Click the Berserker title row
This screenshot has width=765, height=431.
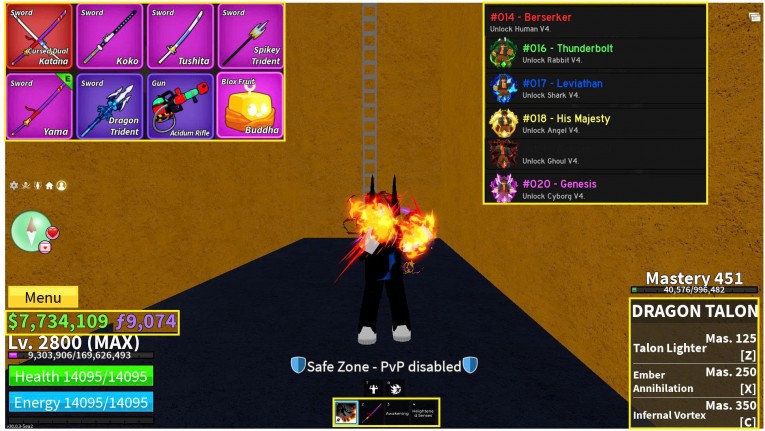pos(595,21)
